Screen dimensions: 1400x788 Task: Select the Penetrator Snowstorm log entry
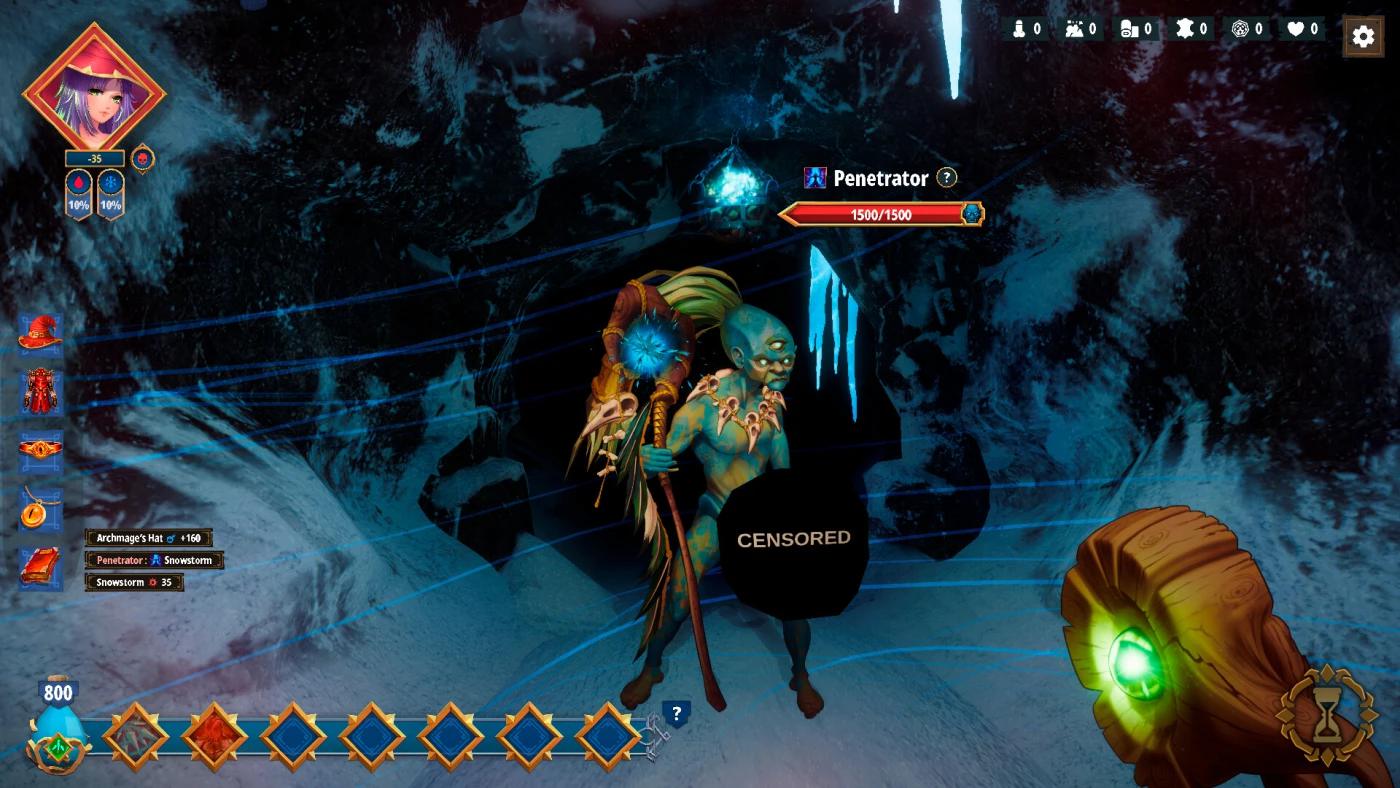[154, 560]
